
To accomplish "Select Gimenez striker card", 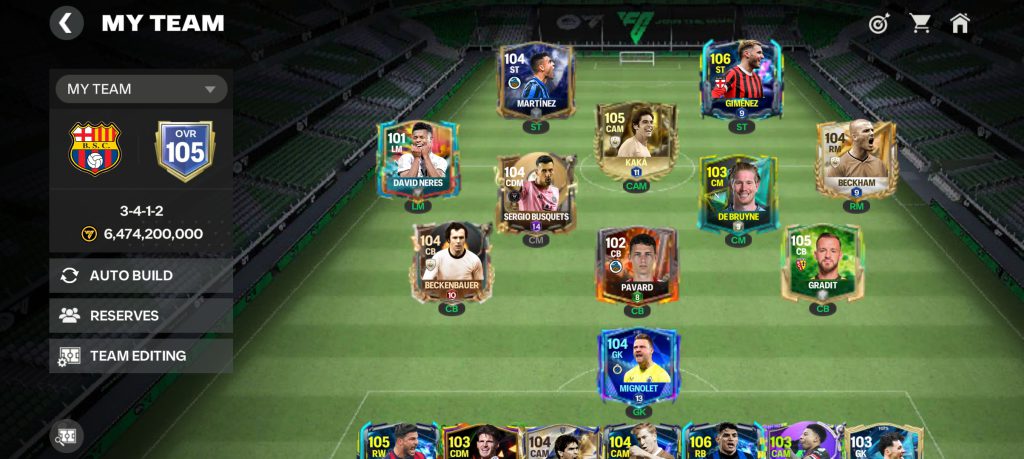I will (x=741, y=80).
